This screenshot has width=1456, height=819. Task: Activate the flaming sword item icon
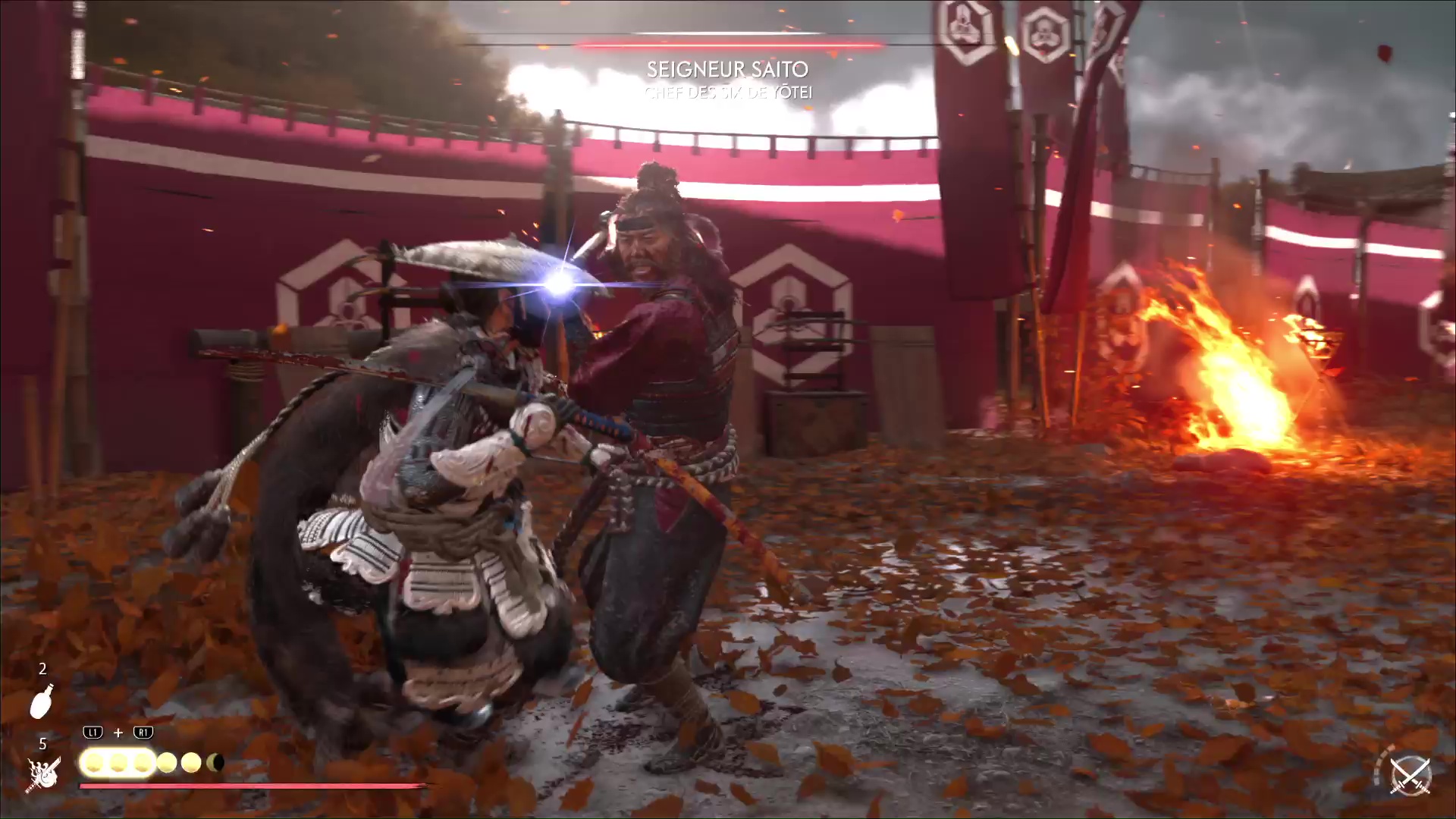44,773
